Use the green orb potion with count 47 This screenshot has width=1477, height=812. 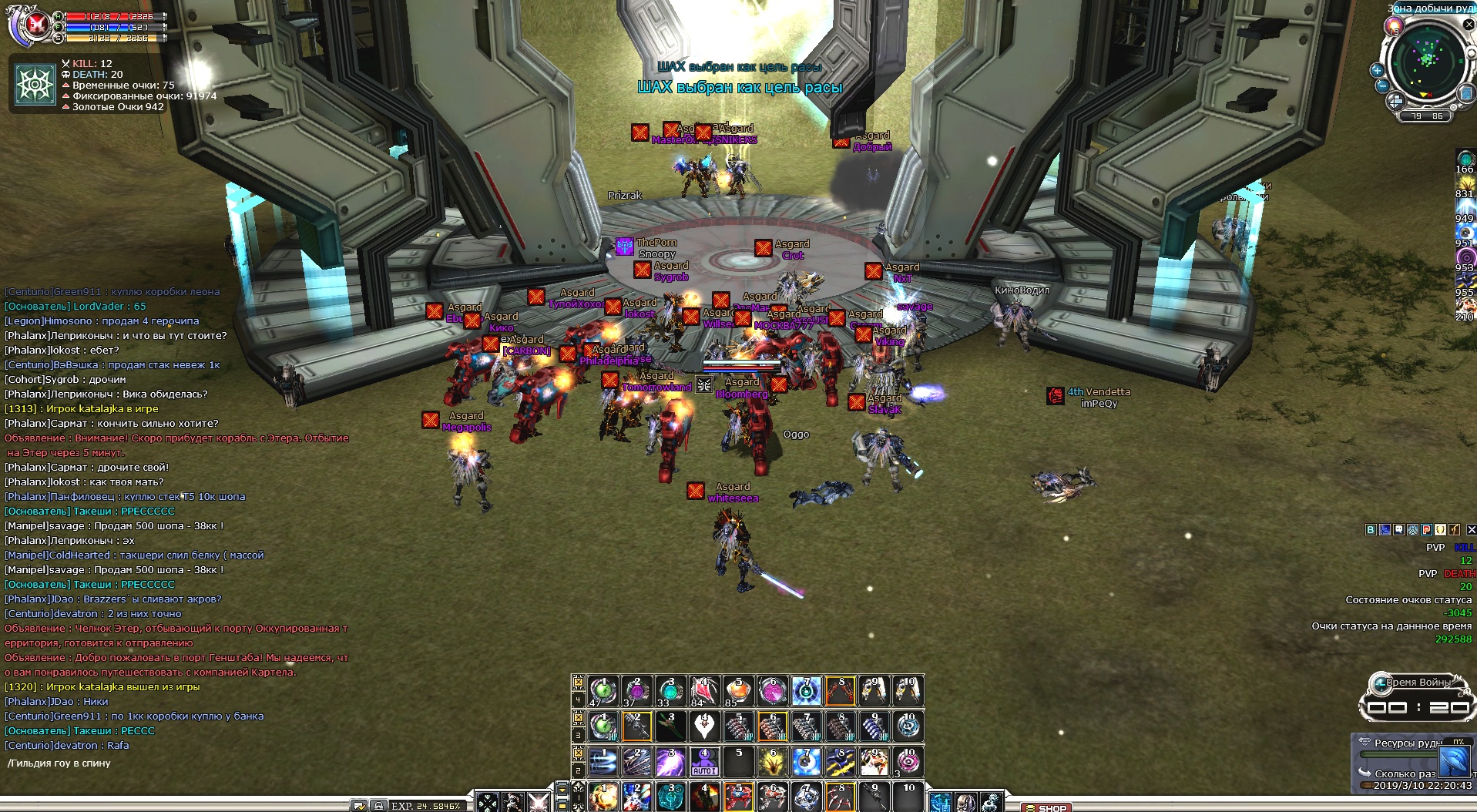[x=603, y=690]
